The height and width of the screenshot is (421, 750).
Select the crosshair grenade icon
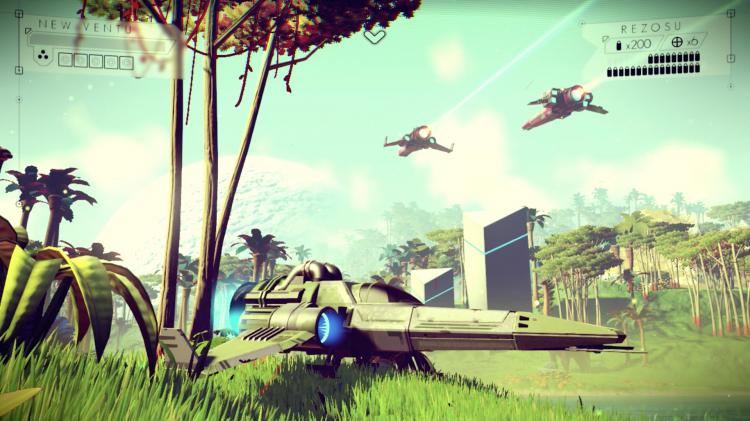(x=677, y=43)
